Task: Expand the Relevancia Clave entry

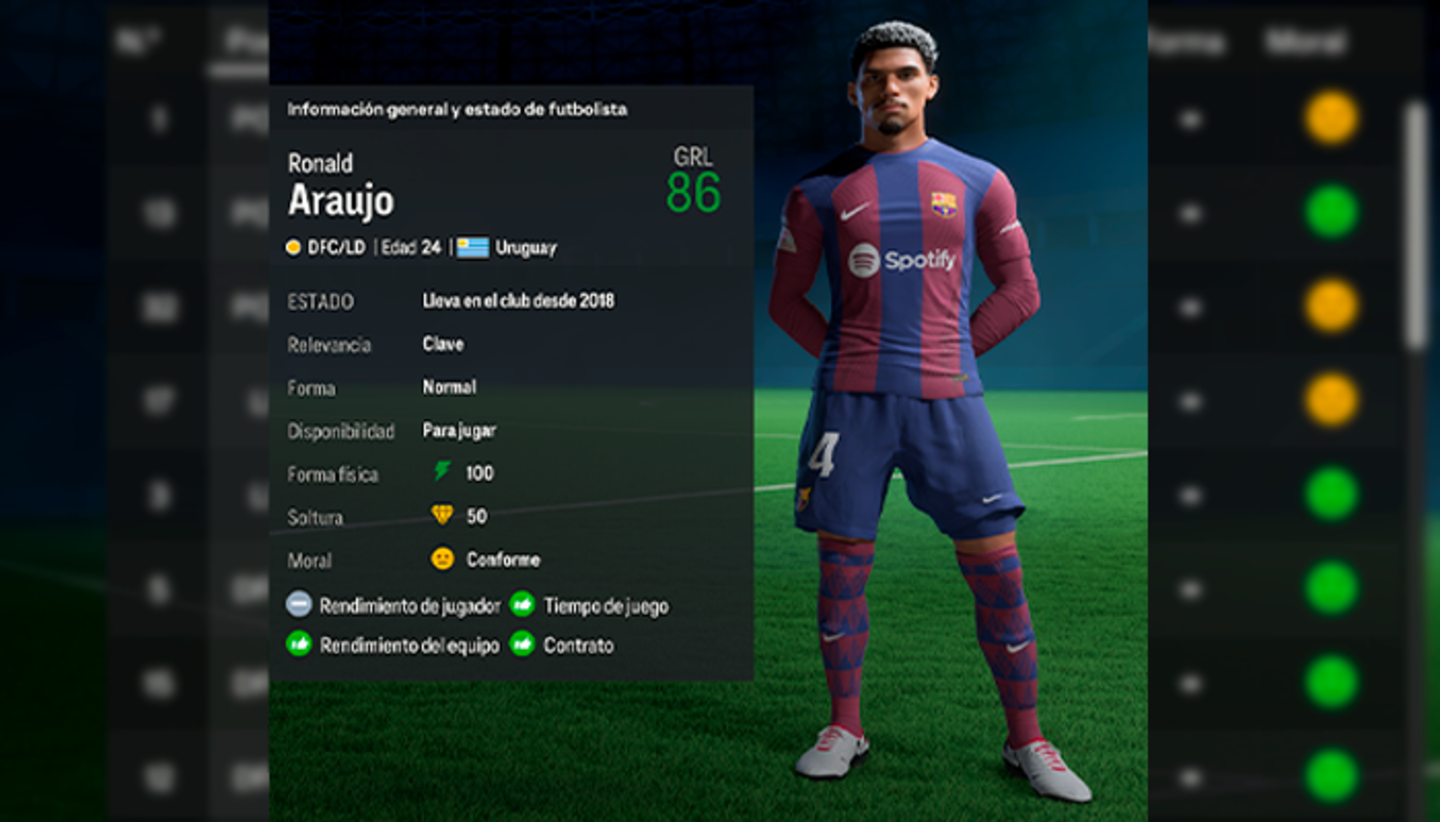Action: point(443,344)
